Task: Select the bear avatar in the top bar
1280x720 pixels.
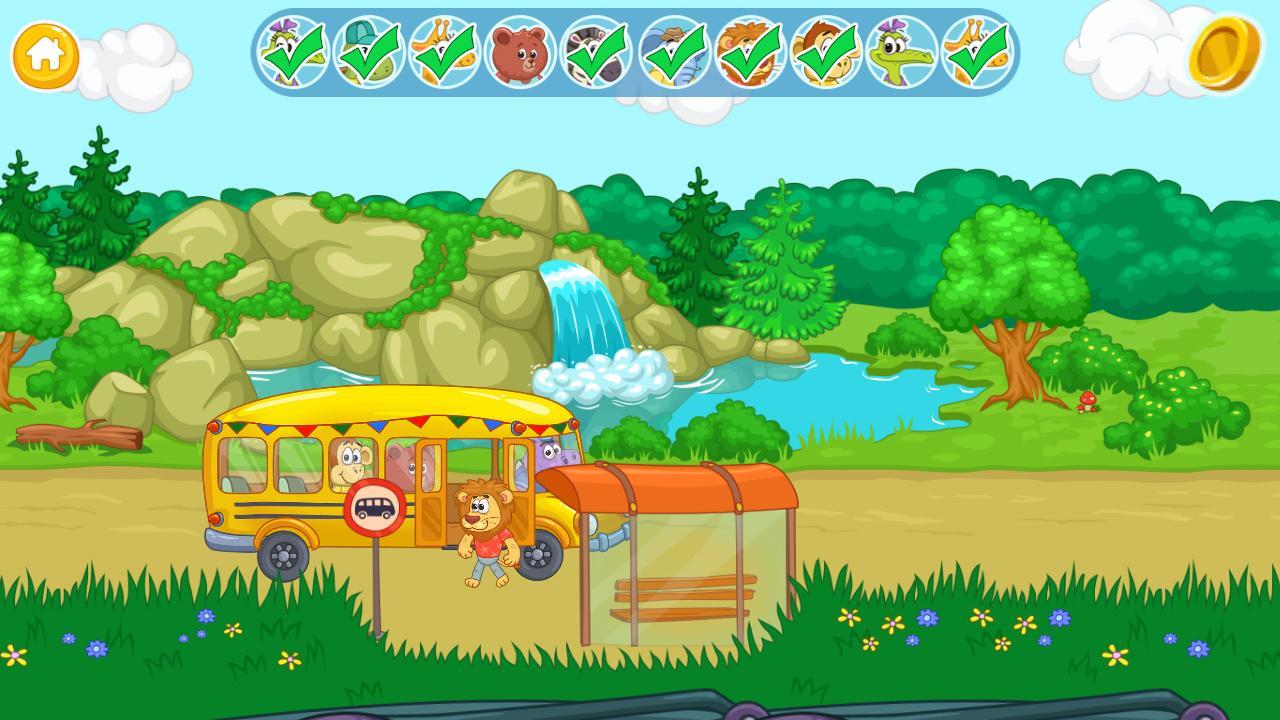Action: click(518, 52)
